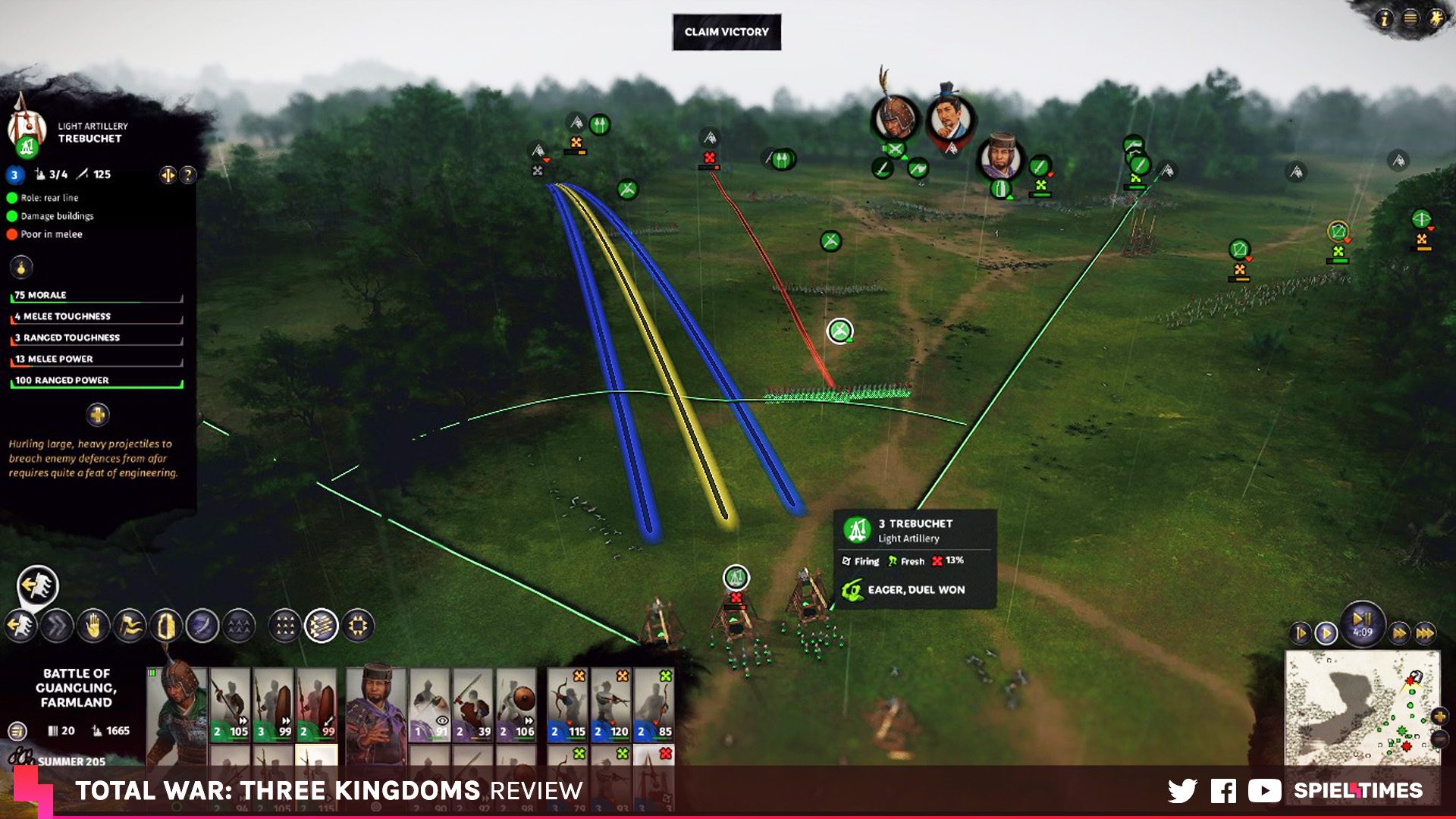Select the trebuchet unit marker on battlefield

click(736, 579)
